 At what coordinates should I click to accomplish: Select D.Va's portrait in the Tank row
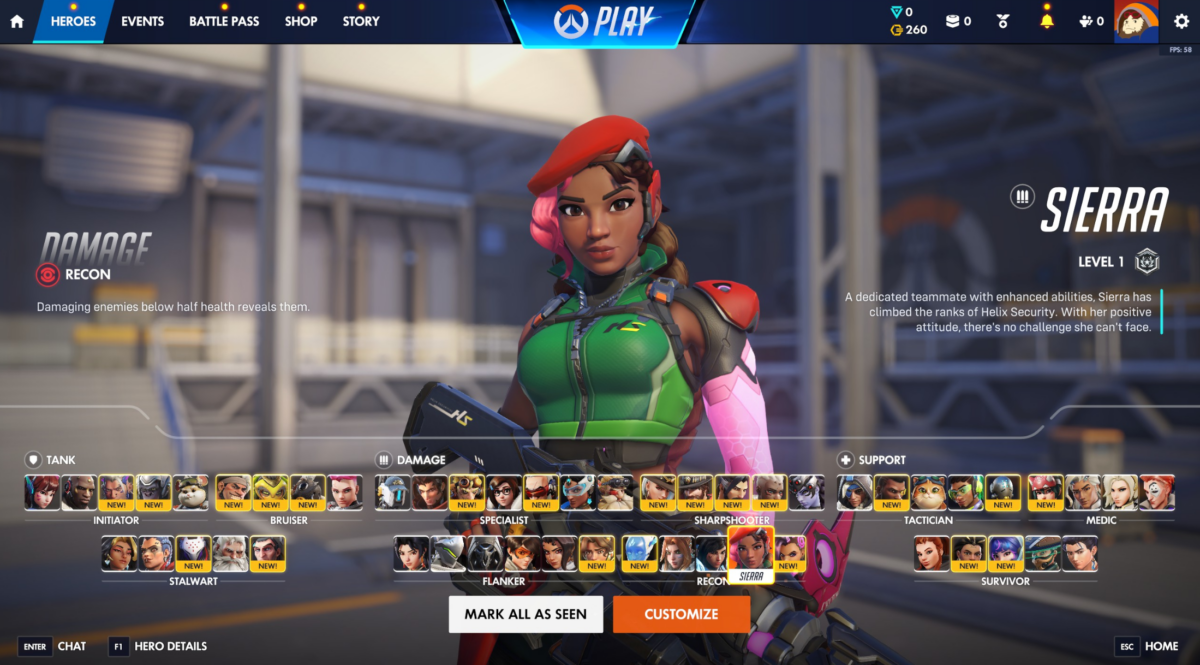(43, 492)
